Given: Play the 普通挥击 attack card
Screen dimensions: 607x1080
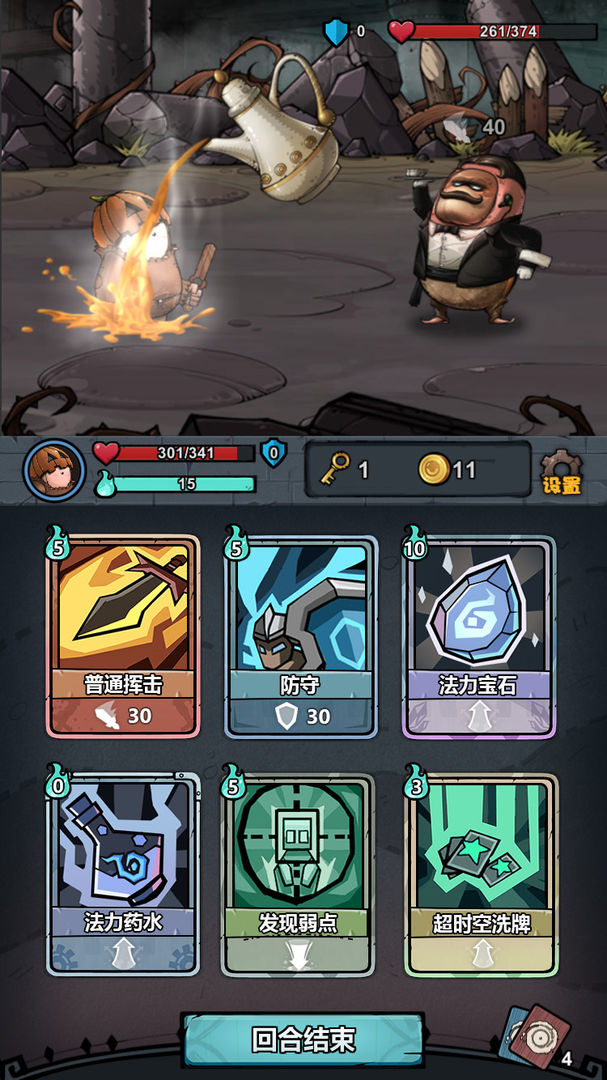Looking at the screenshot, I should 123,637.
